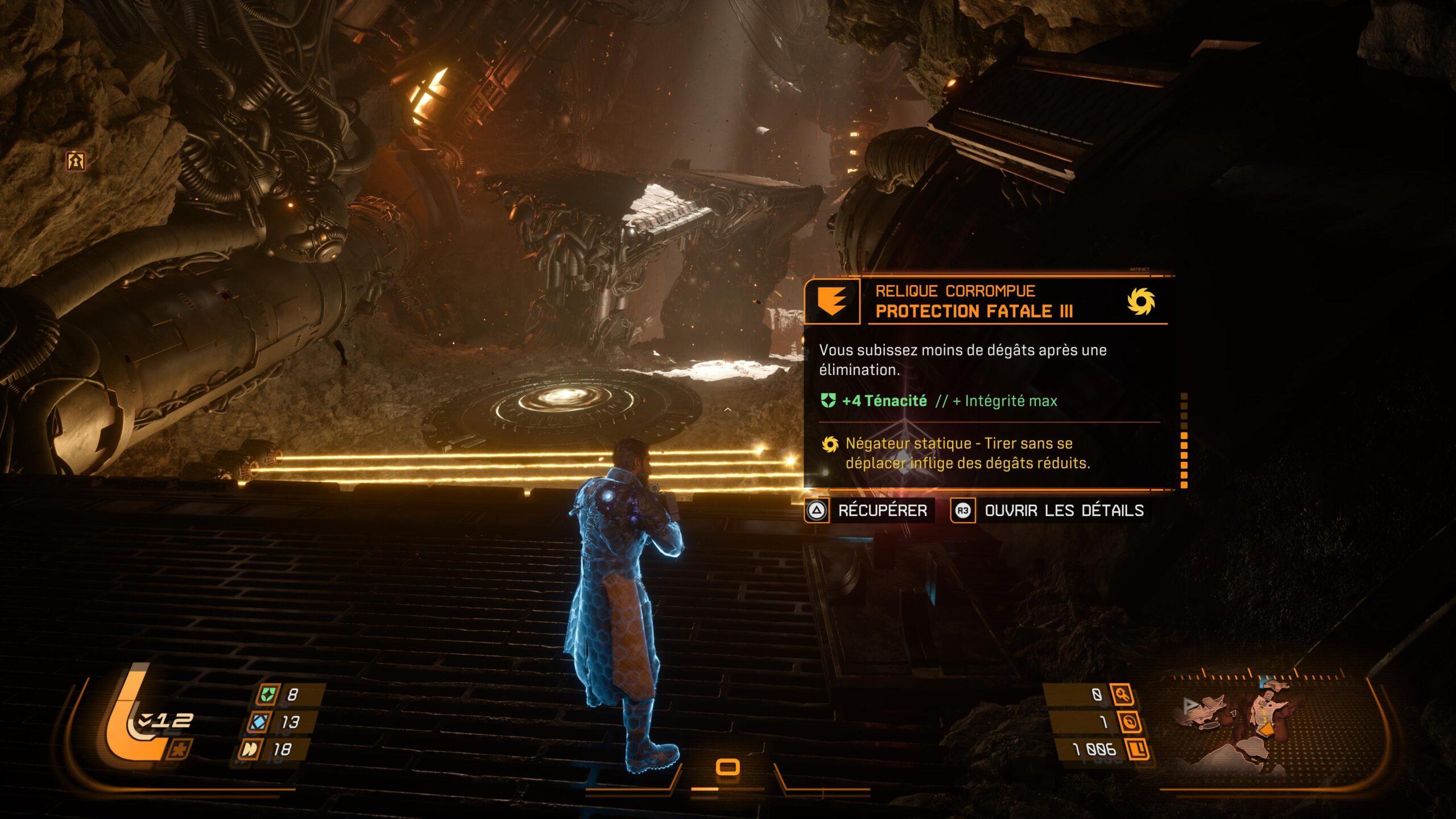1456x819 pixels.
Task: Click the green shield stat icon showing 8
Action: (x=267, y=694)
